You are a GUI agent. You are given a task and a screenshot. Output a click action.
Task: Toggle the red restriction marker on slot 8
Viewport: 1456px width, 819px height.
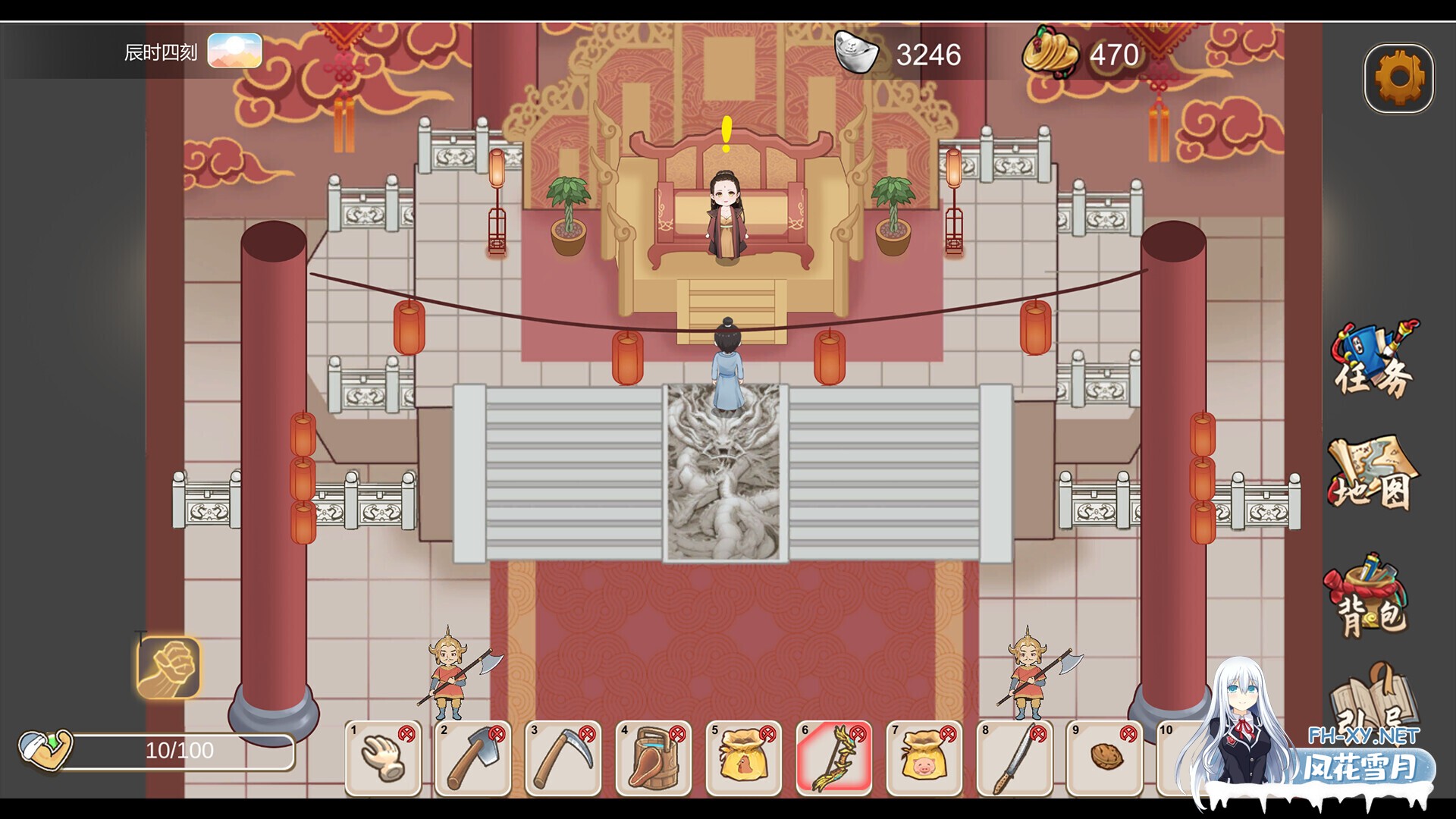pyautogui.click(x=1037, y=733)
